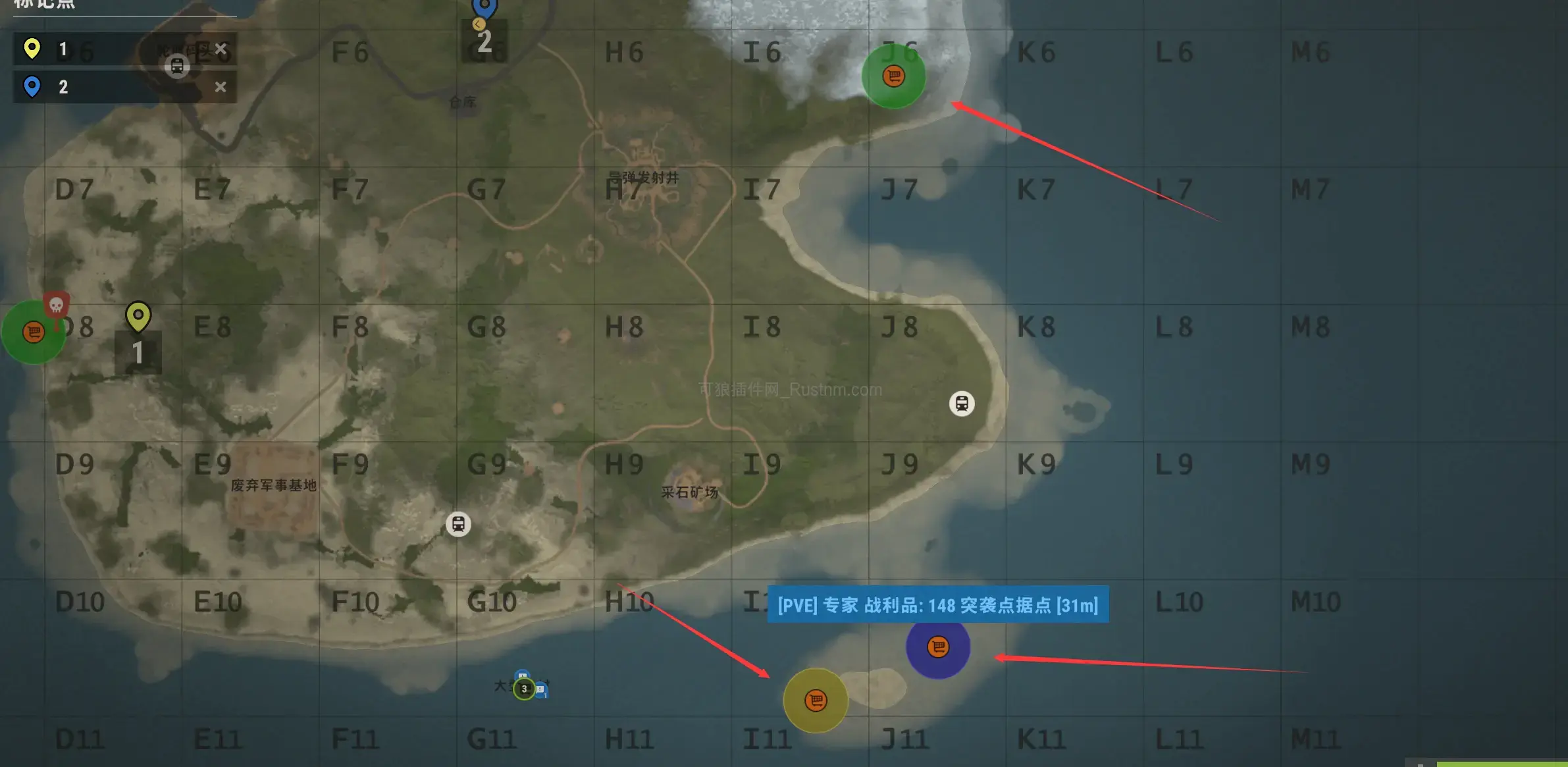Click the cart icon in the yellow circle near I11
Viewport: 1568px width, 767px height.
pyautogui.click(x=816, y=701)
